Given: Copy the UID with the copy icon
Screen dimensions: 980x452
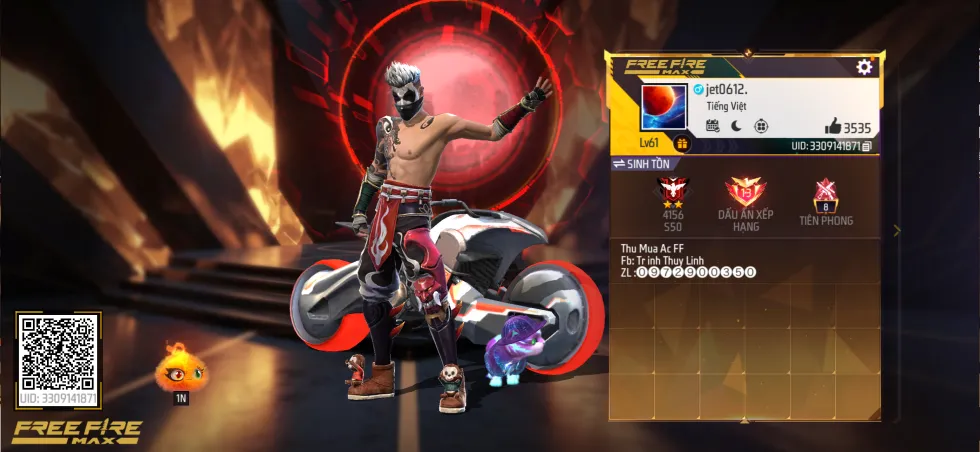Looking at the screenshot, I should click(x=867, y=146).
